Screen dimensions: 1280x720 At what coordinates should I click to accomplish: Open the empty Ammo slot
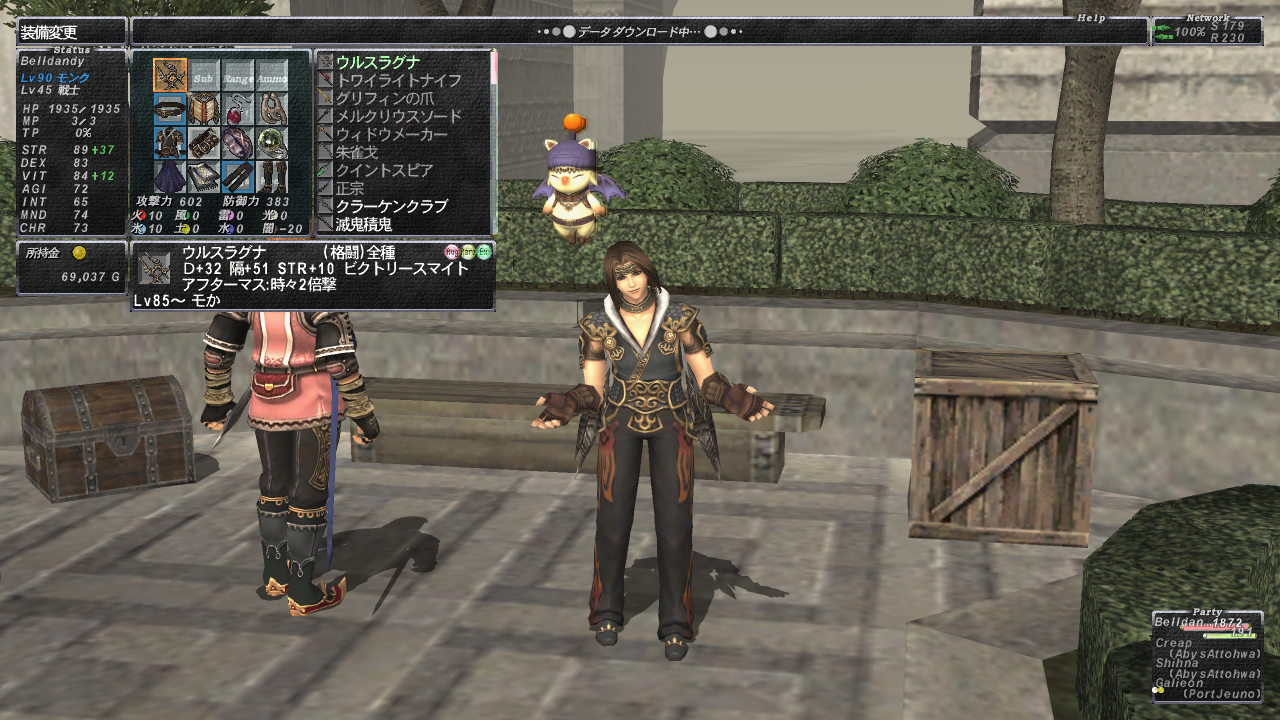(x=272, y=75)
